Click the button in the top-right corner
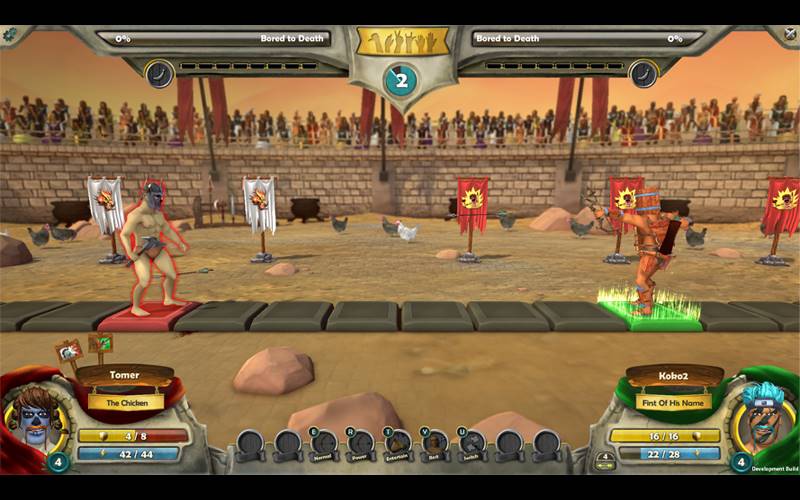 (790, 34)
